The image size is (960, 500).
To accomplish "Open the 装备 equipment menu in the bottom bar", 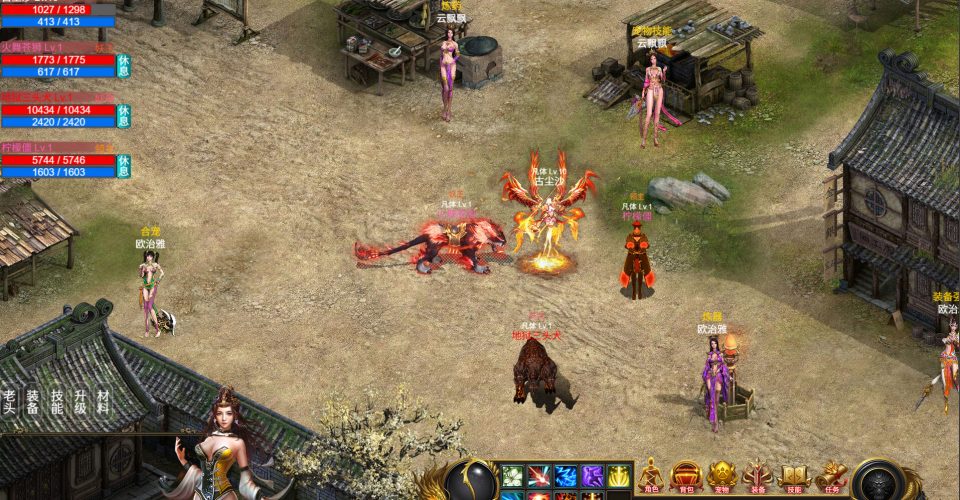I will pyautogui.click(x=757, y=478).
